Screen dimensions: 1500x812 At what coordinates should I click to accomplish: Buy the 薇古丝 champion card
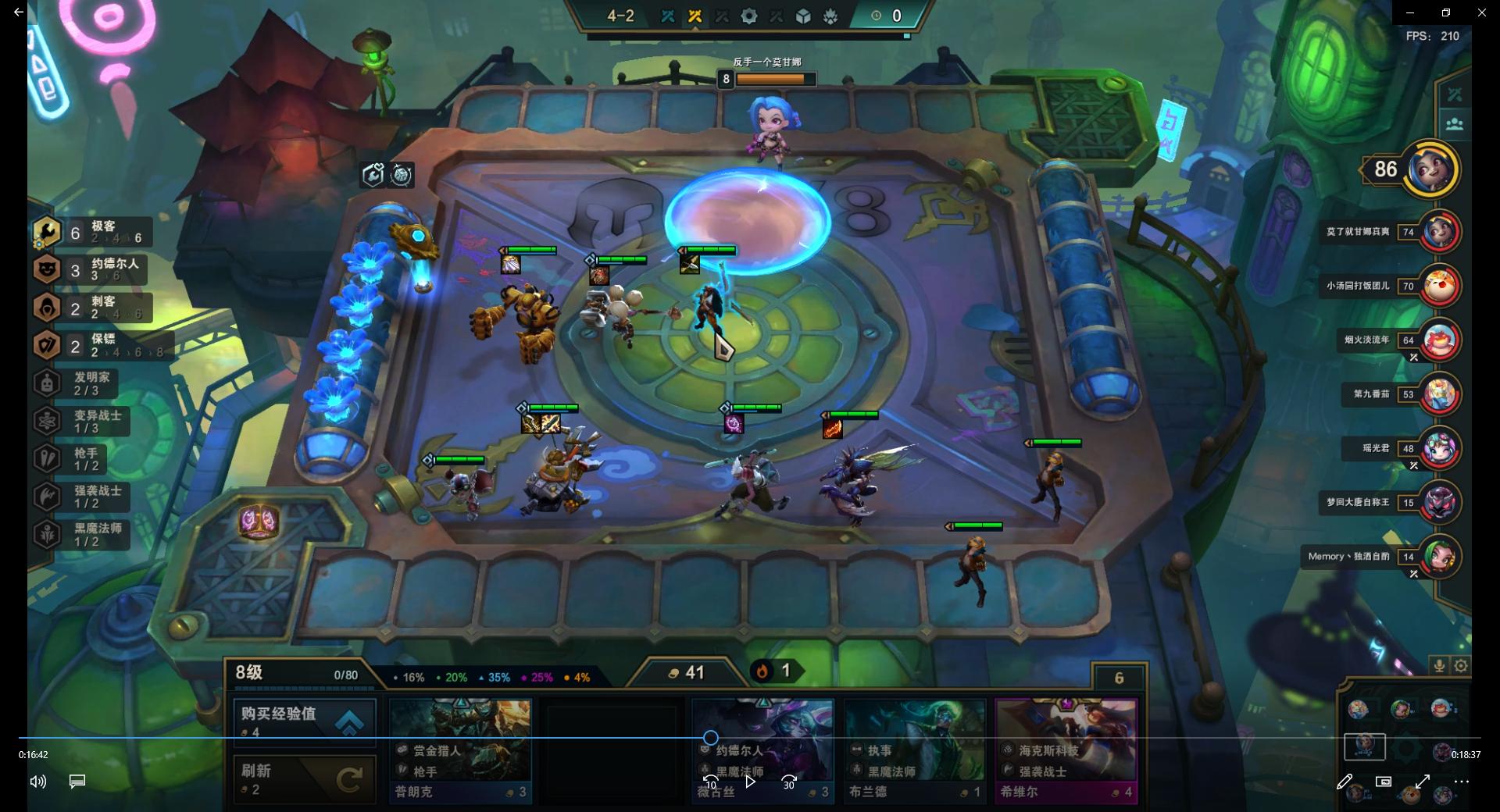click(762, 750)
